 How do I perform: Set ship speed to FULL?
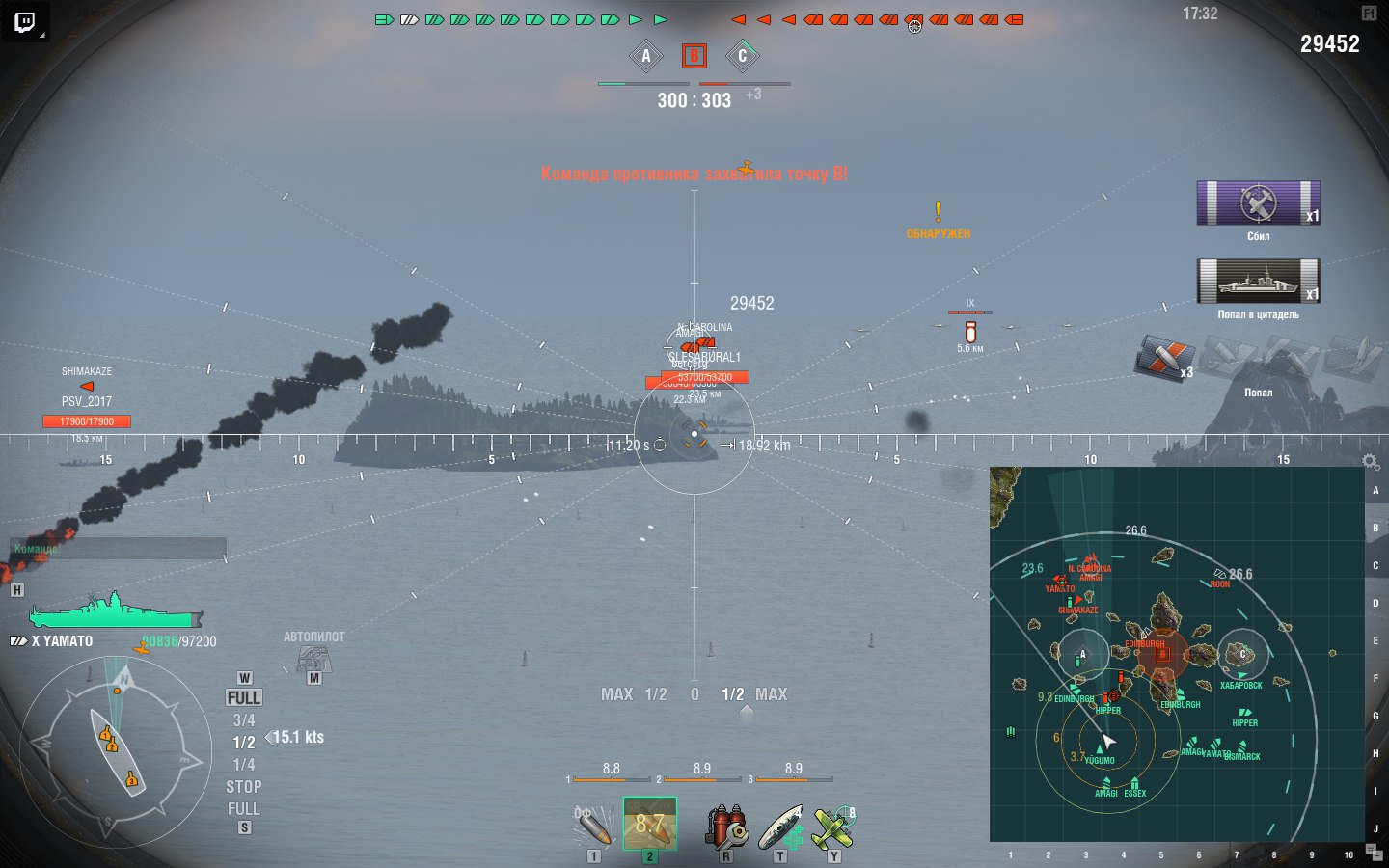[243, 697]
